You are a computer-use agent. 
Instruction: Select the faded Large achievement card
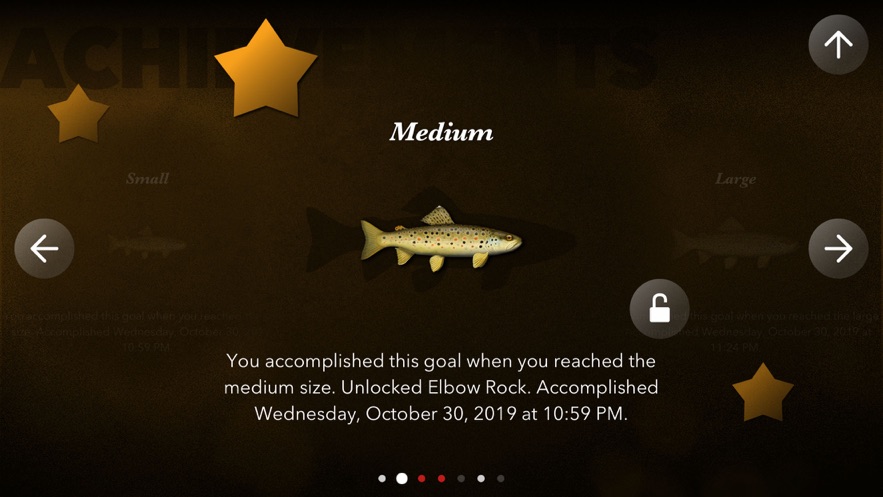click(x=735, y=243)
